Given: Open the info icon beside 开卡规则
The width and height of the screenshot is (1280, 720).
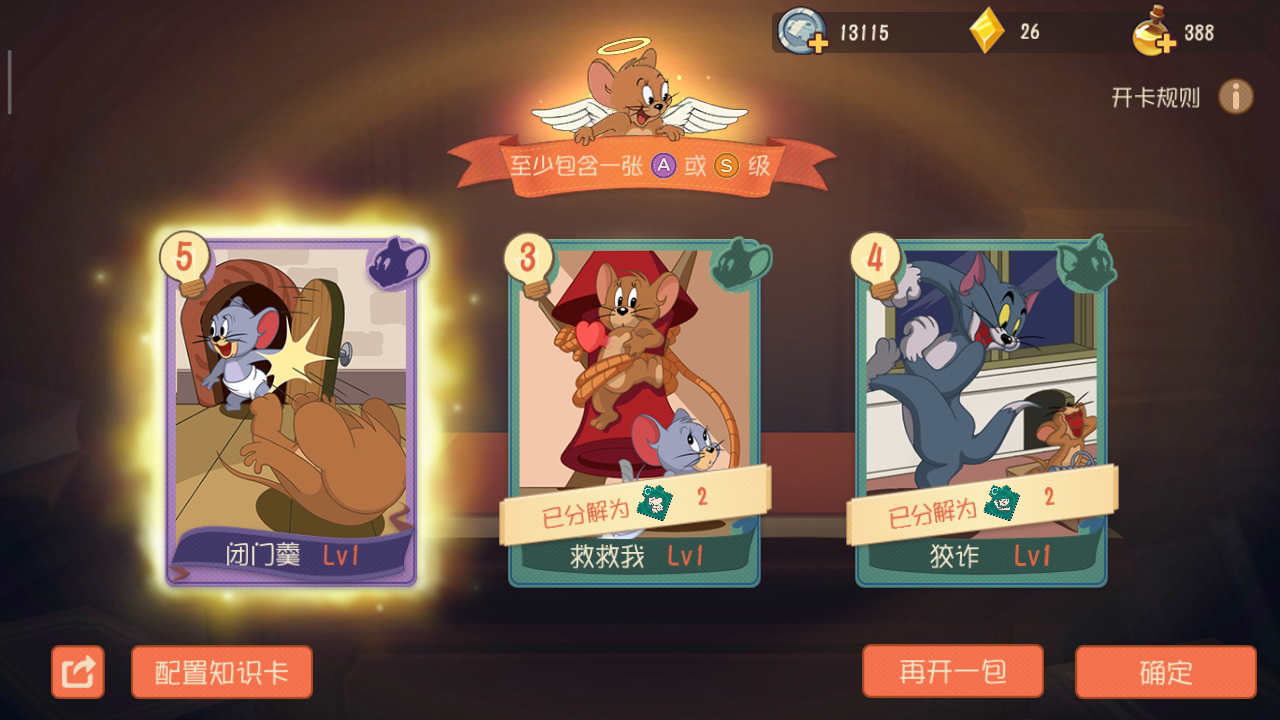Looking at the screenshot, I should click(x=1236, y=96).
